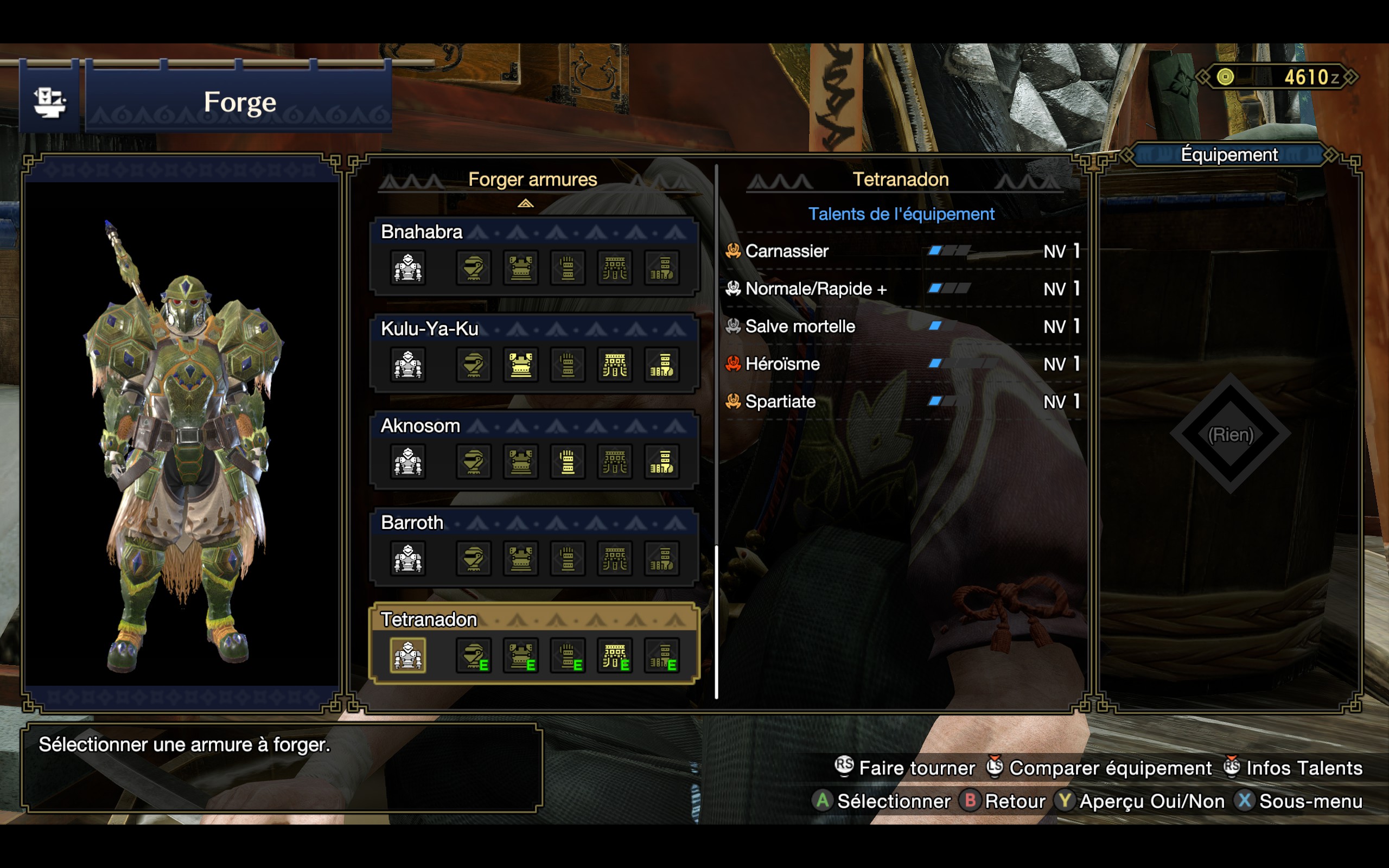
Task: Show the Héroïsme skill details
Action: (x=782, y=364)
